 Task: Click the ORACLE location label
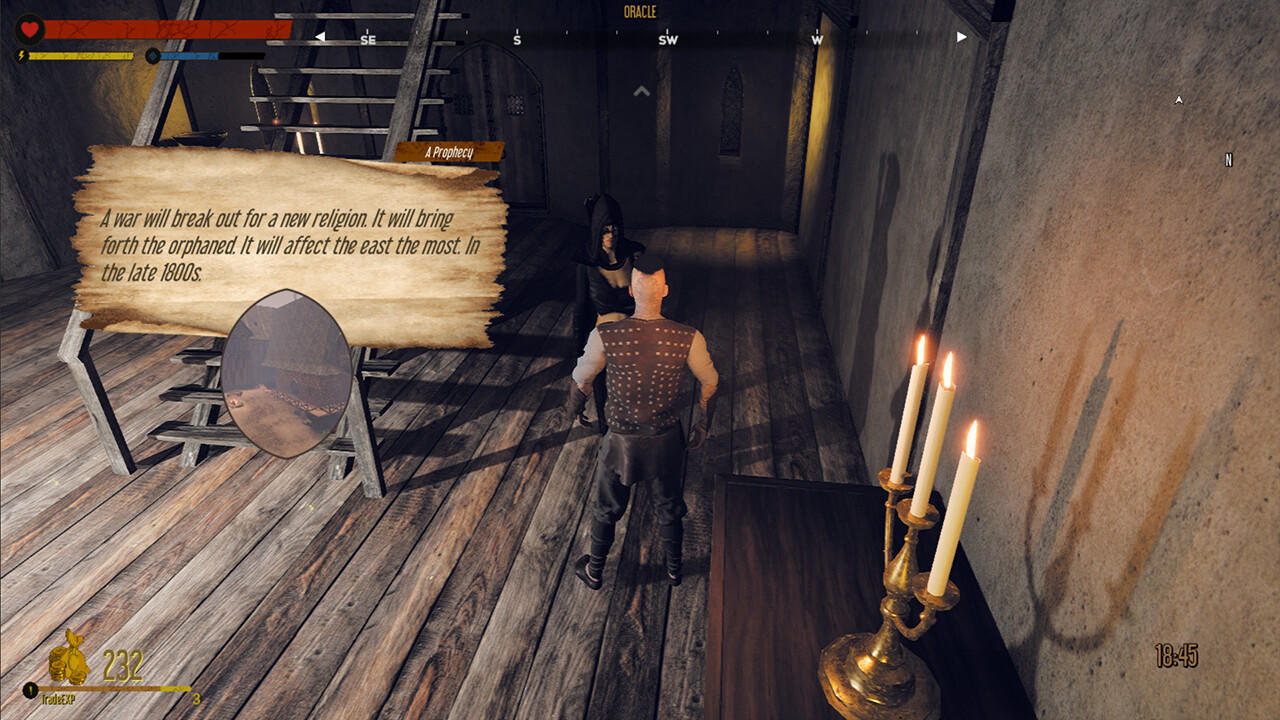642,13
